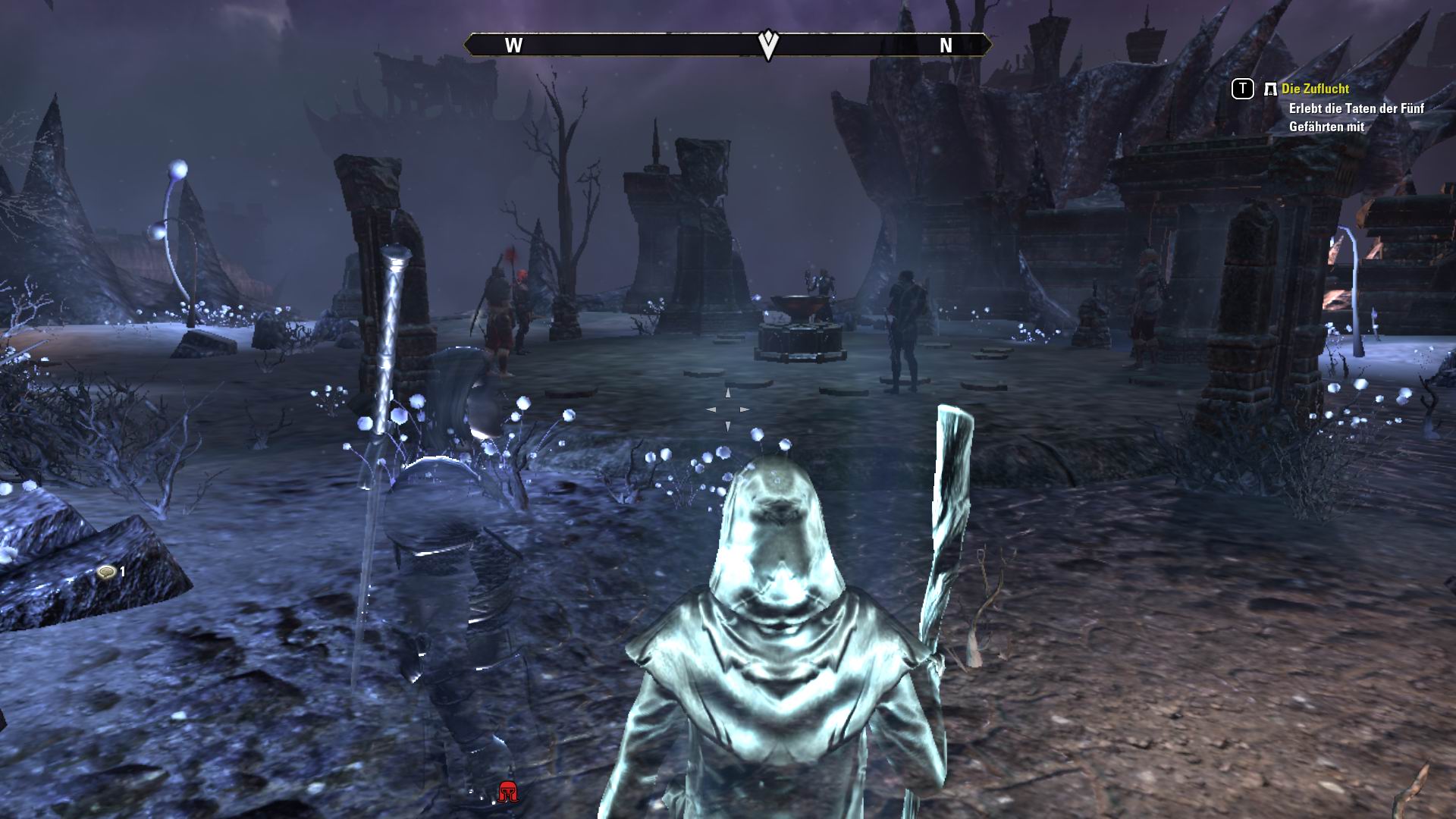Screen dimensions: 1456x819
Task: Click the diamond pointer on the compass
Action: click(x=768, y=42)
